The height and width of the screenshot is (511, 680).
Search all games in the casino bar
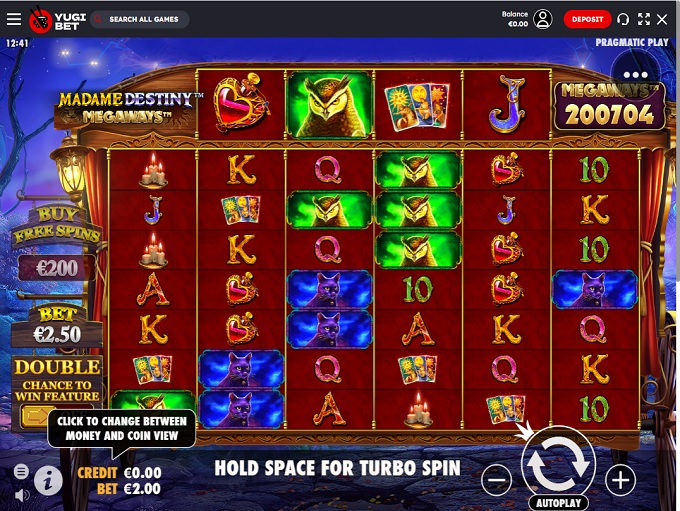pos(140,19)
